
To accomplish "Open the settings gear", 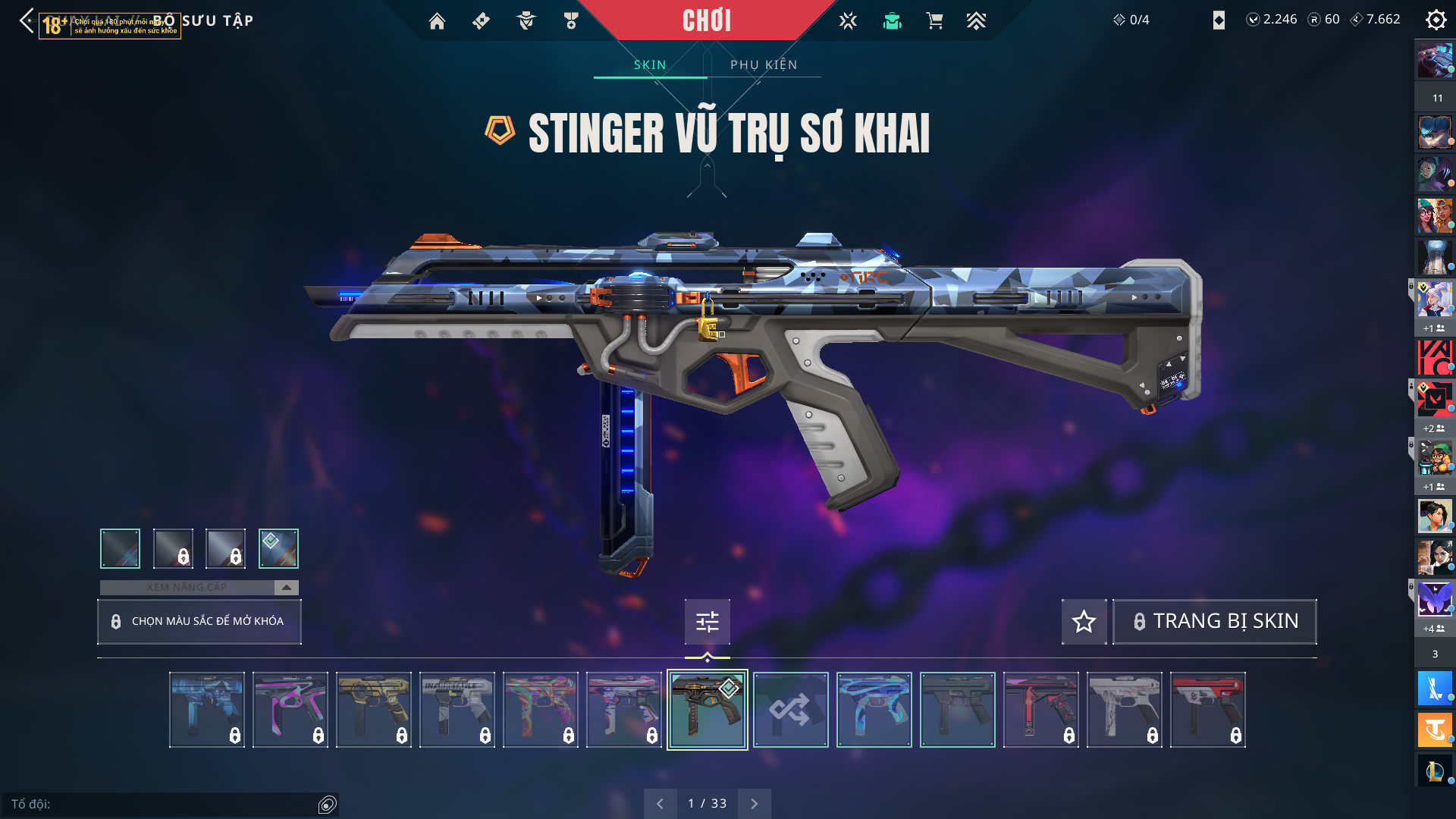I will 1436,20.
